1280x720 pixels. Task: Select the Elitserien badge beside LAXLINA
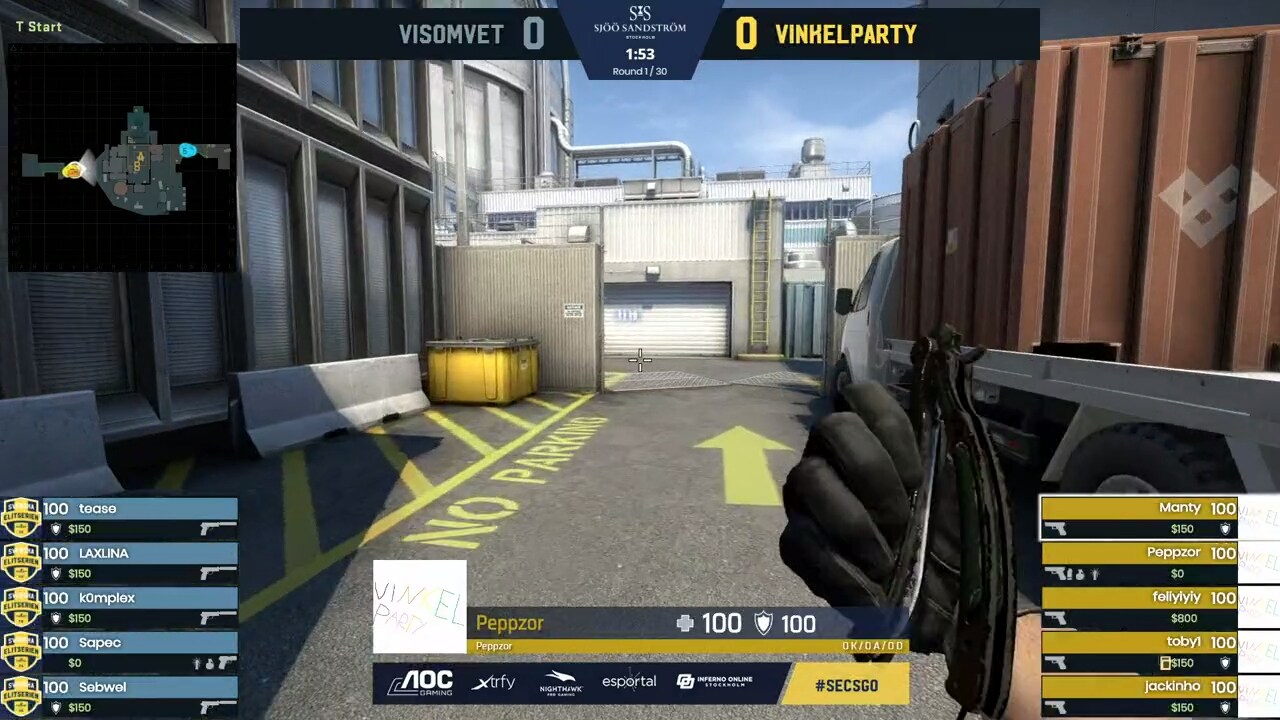(x=21, y=562)
